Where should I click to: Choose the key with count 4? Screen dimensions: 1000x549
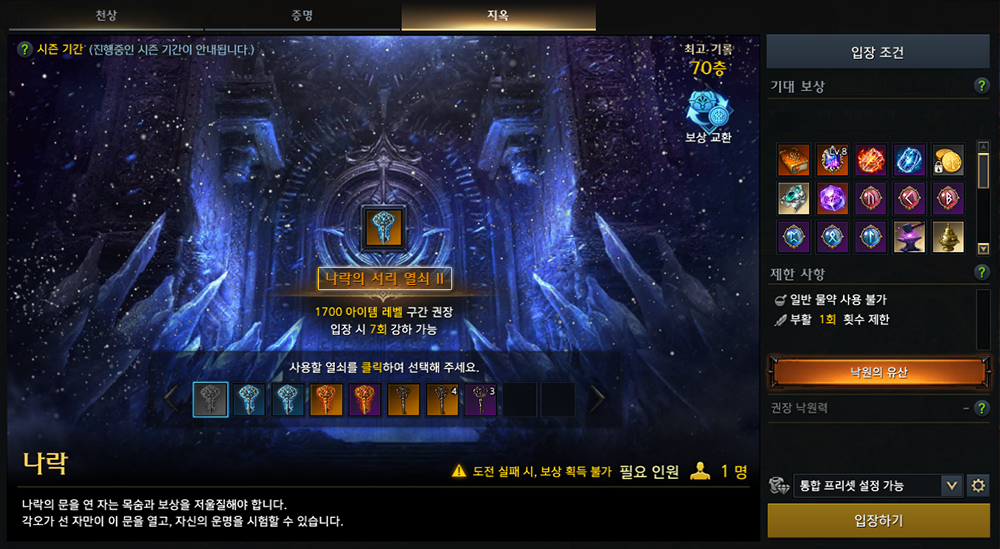[x=442, y=399]
